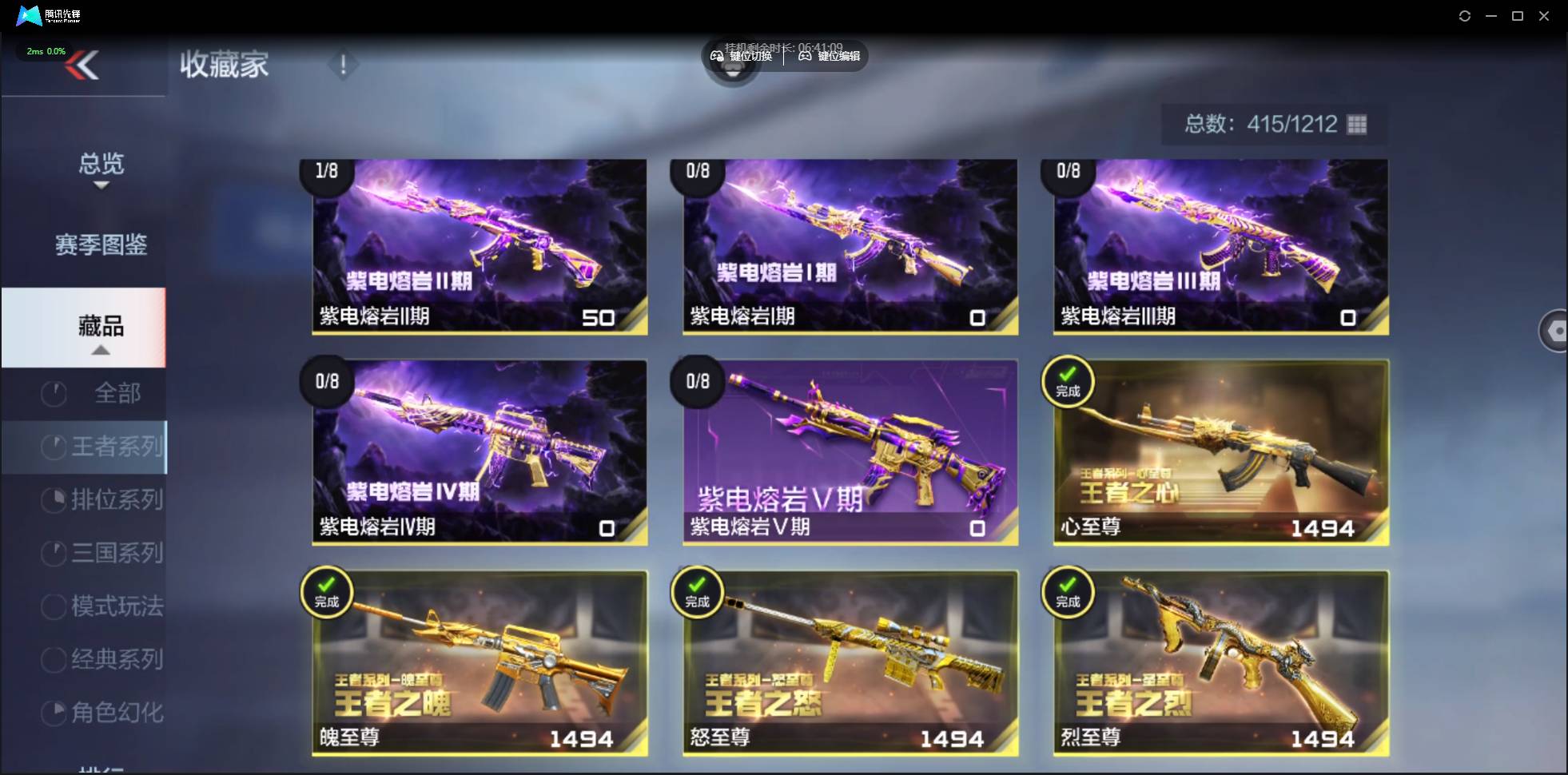
Task: Click the 腾讯先锋 logo in the top-left corner
Action: pos(28,15)
